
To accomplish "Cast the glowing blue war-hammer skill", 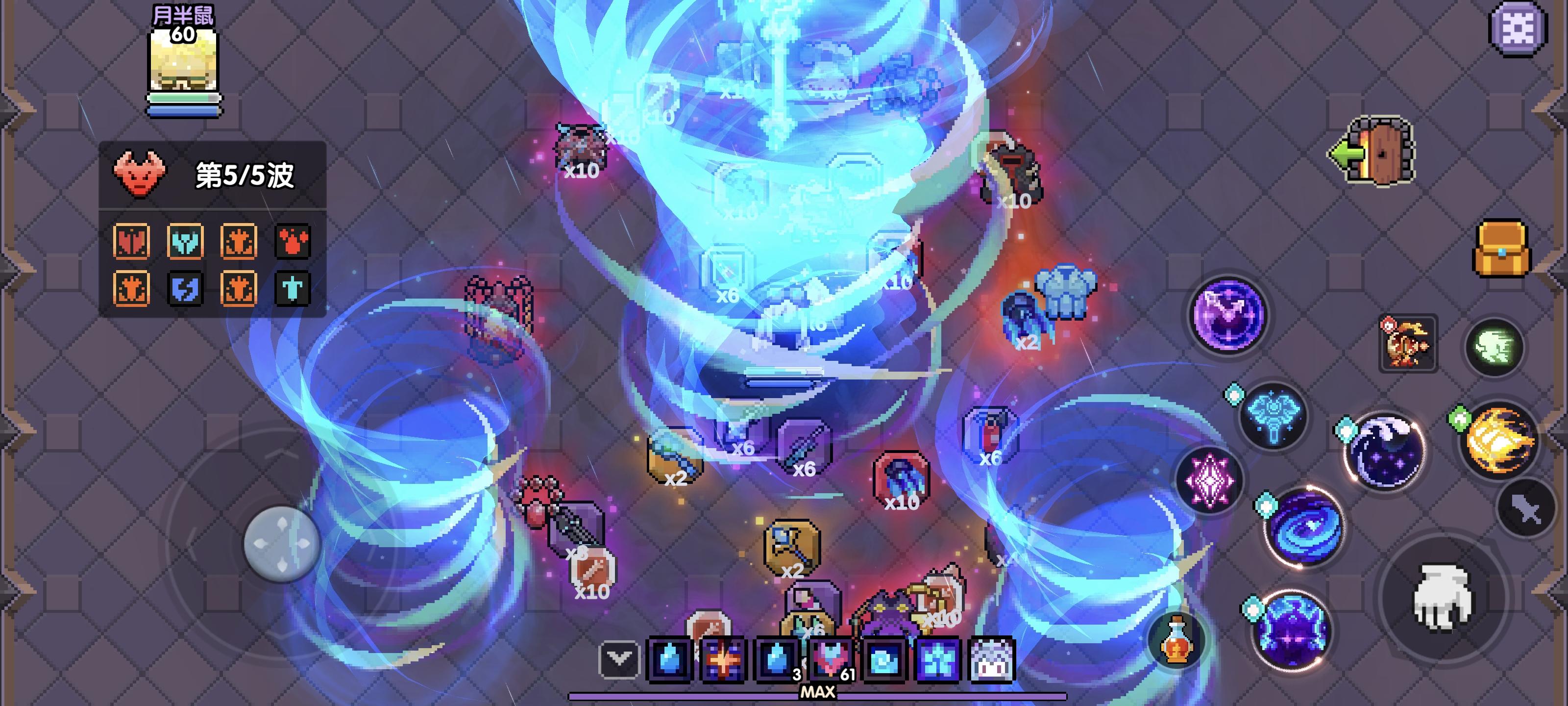I will point(1274,414).
